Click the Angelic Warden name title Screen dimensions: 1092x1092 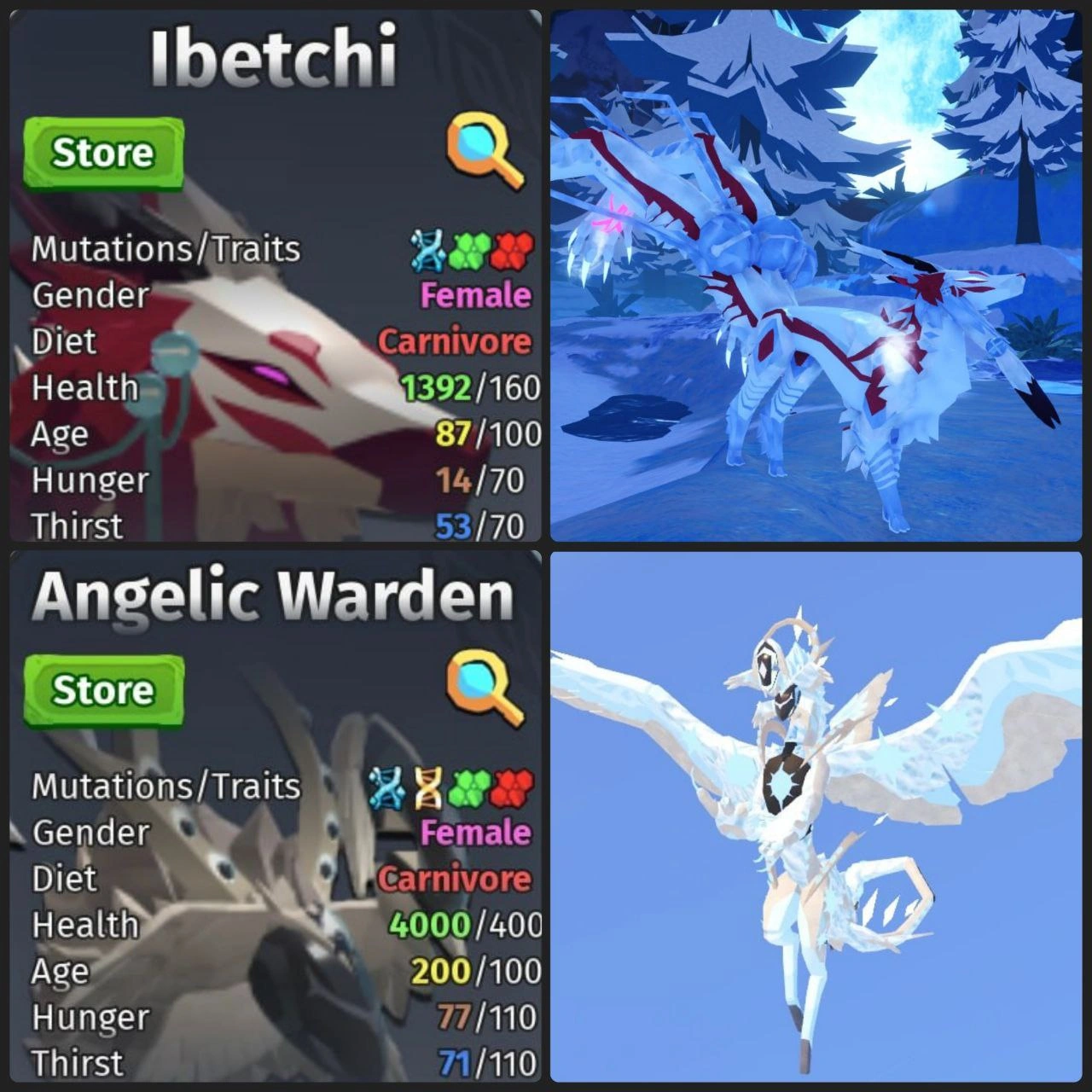point(271,595)
